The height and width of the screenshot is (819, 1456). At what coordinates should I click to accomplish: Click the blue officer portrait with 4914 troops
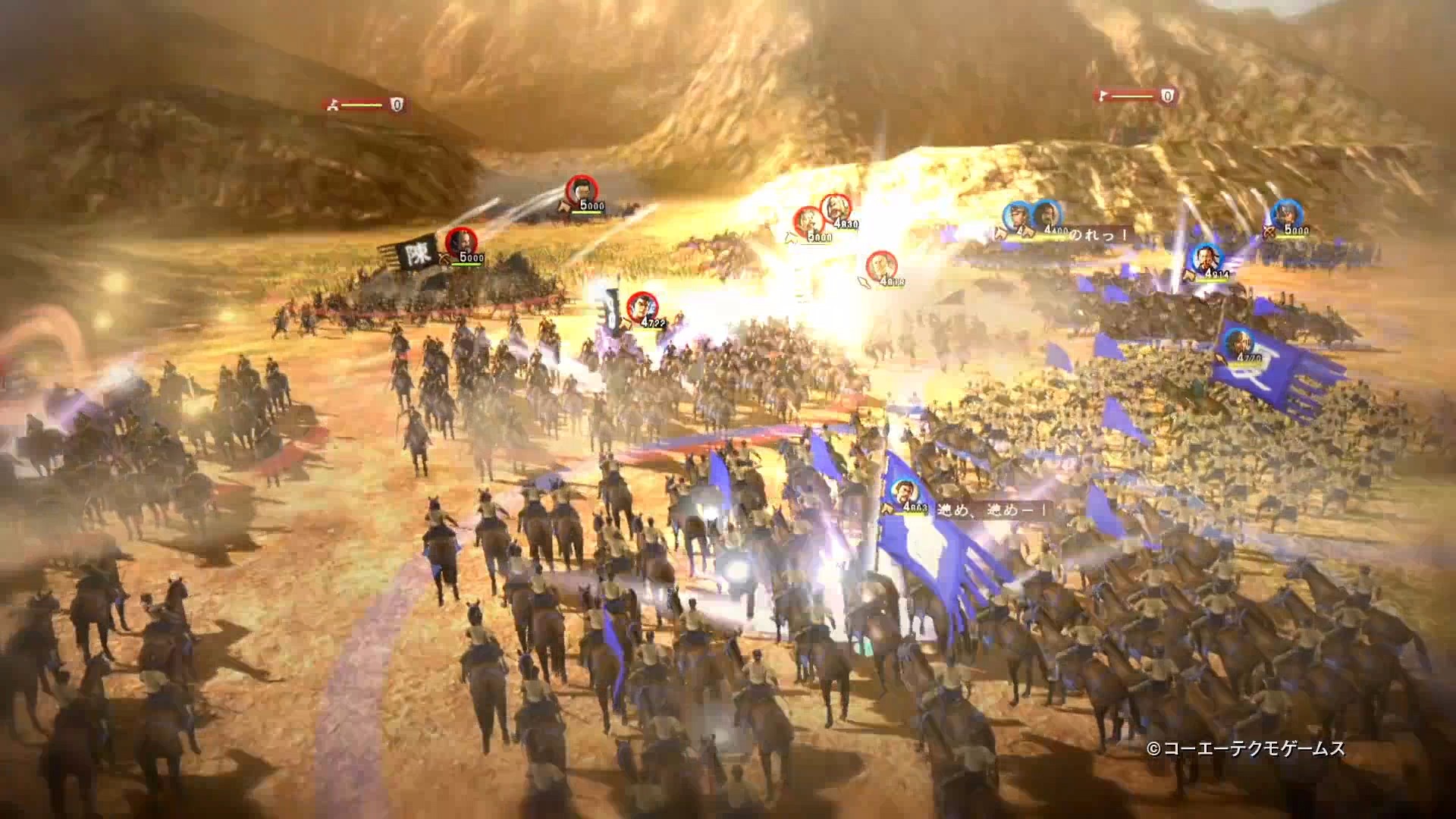[1203, 258]
